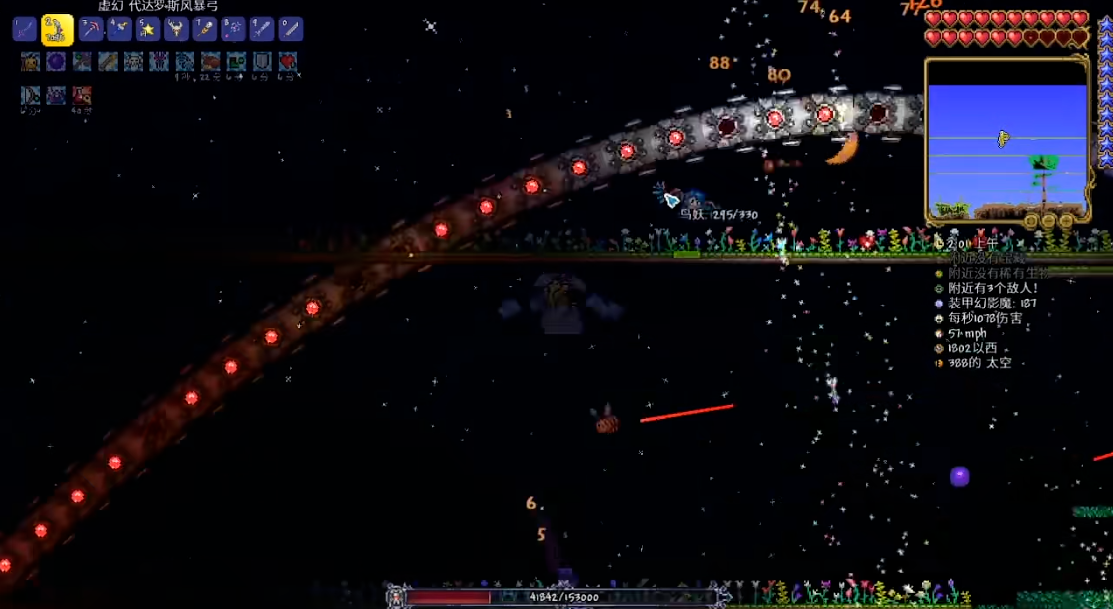Image resolution: width=1113 pixels, height=609 pixels.
Task: Click the red potion debuff icon
Action: pyautogui.click(x=82, y=96)
